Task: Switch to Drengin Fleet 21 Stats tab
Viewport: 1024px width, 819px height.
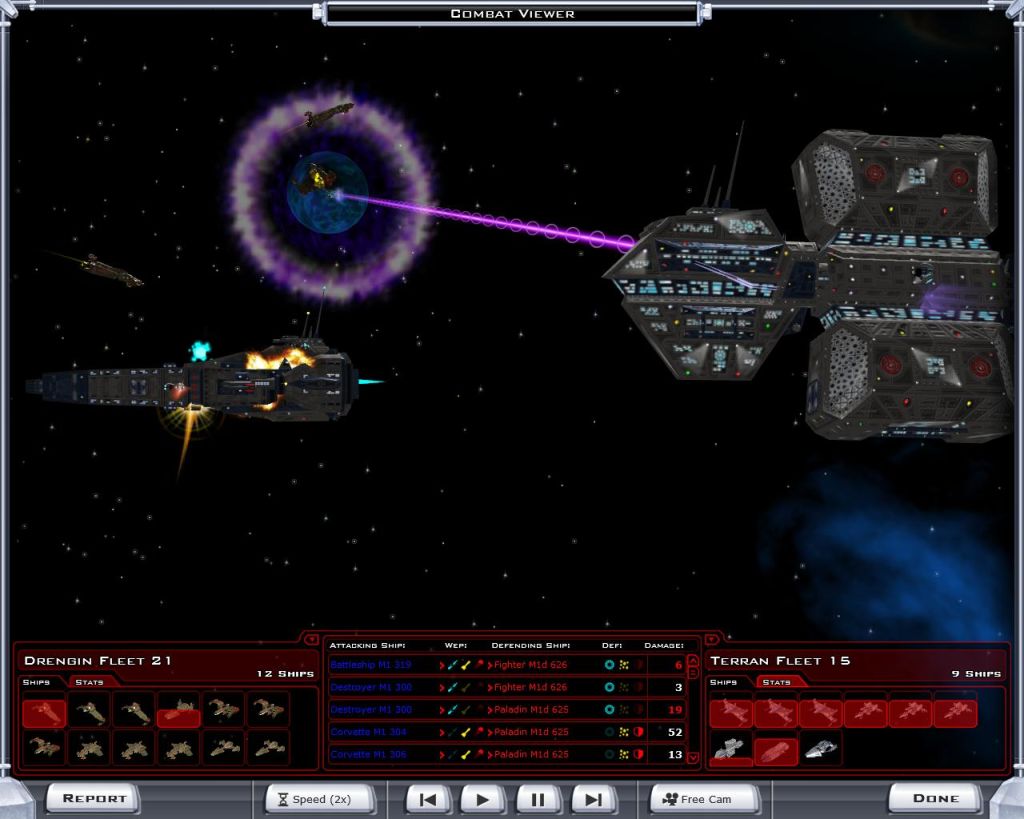Action: (89, 682)
